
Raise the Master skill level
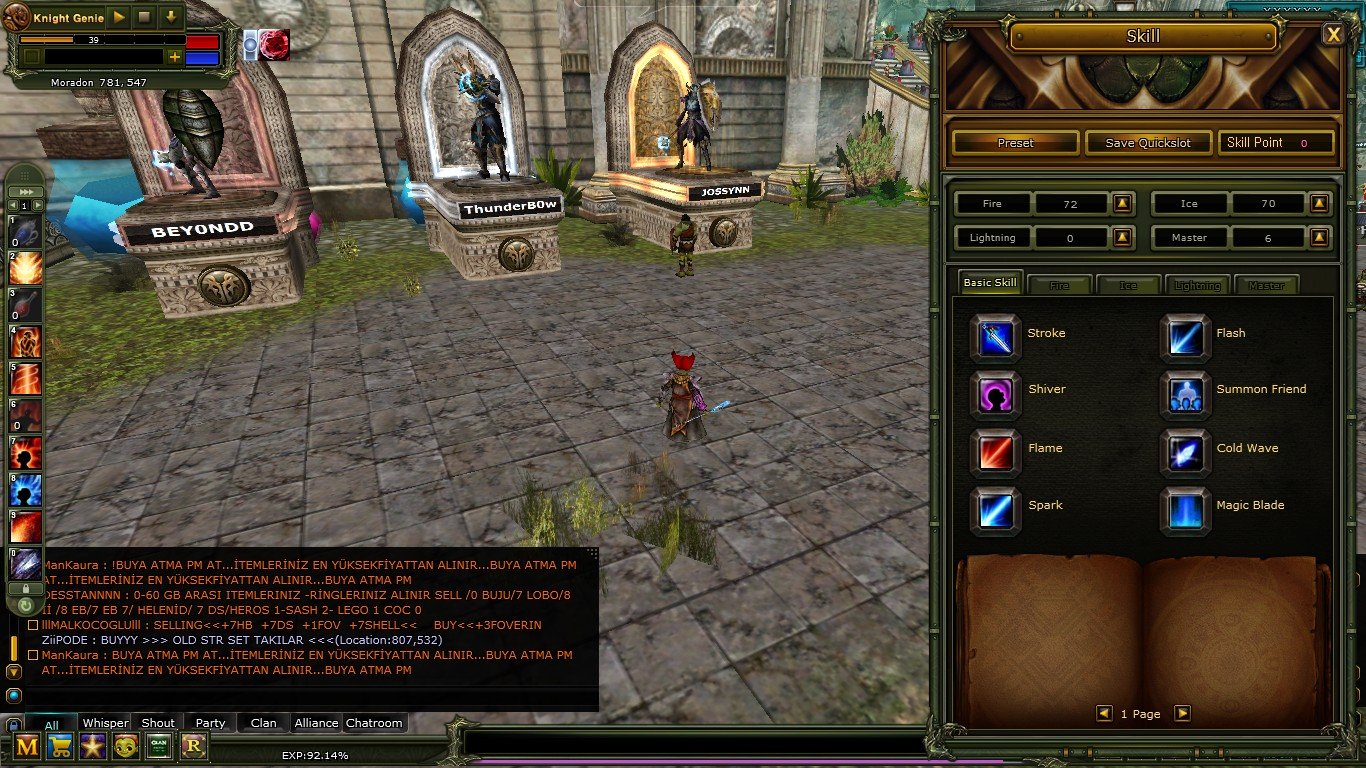1320,238
